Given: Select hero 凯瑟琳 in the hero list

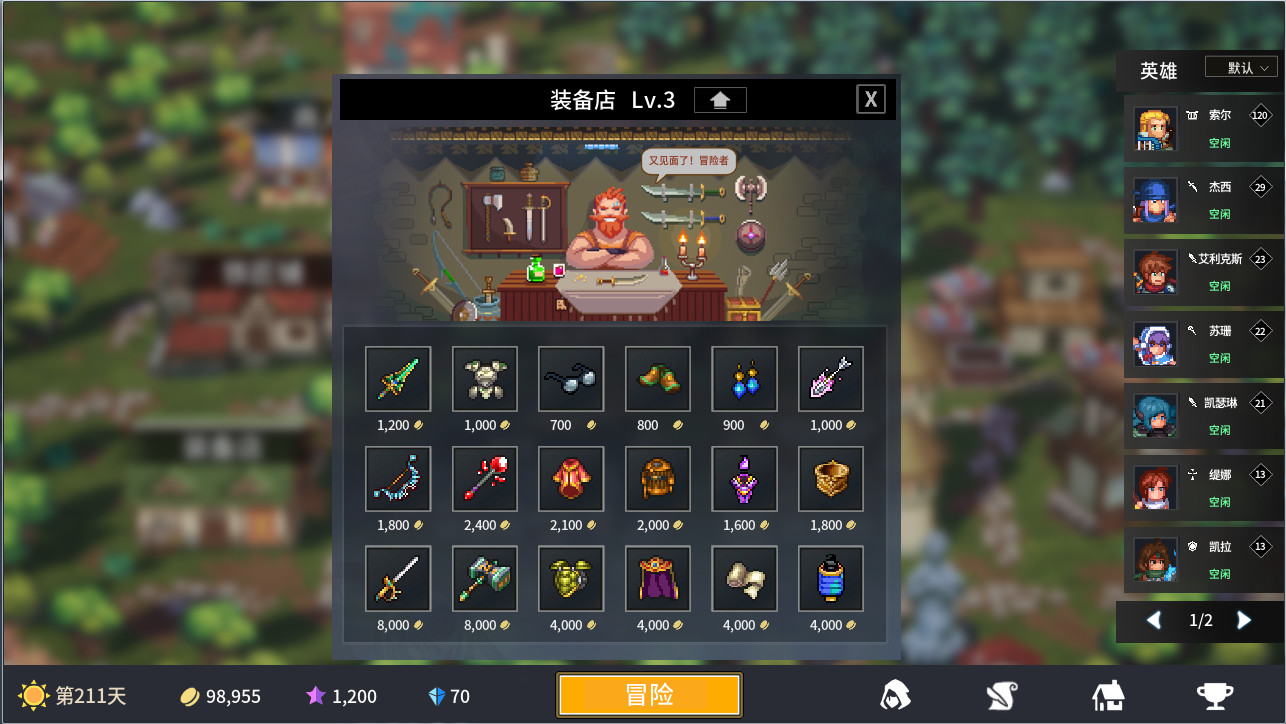Looking at the screenshot, I should (1200, 416).
